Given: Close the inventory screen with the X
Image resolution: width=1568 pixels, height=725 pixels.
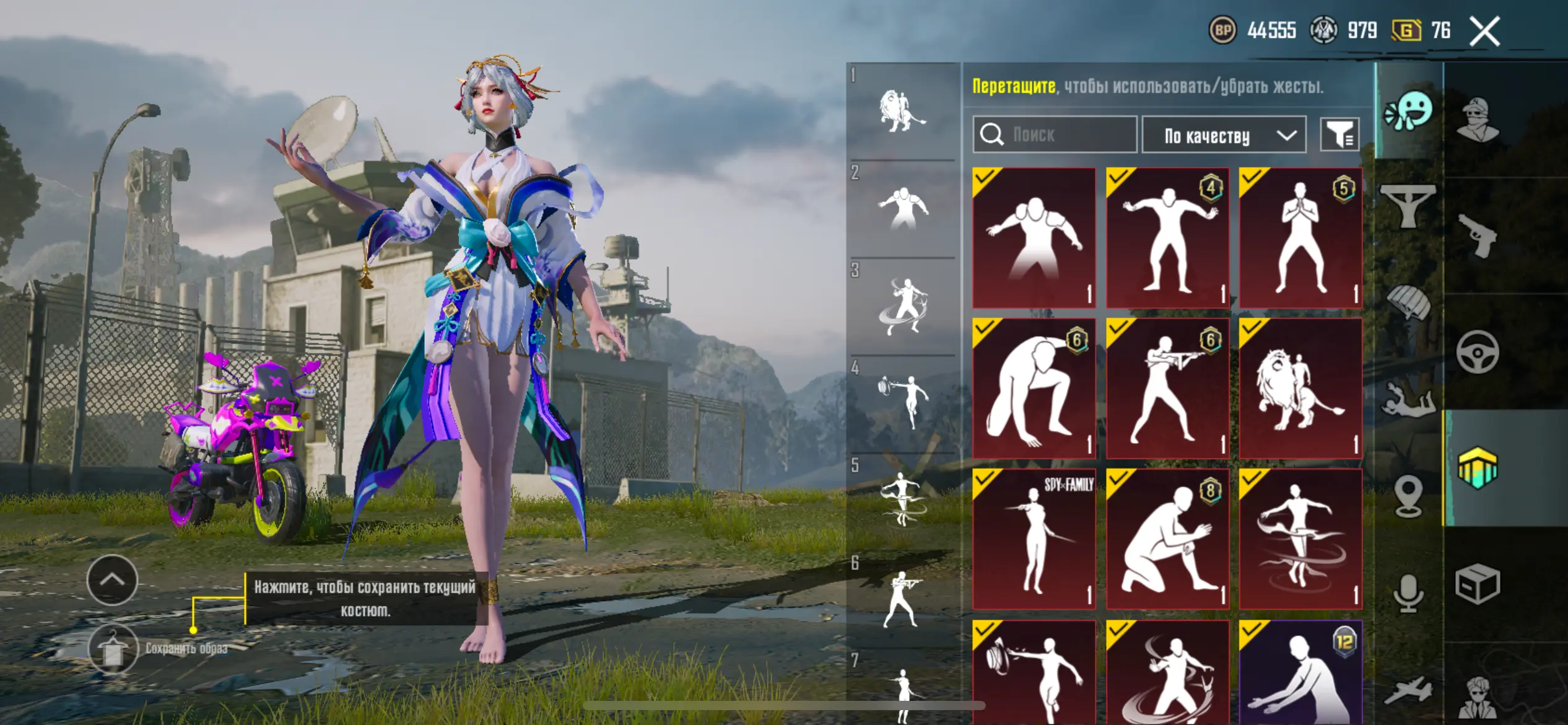Looking at the screenshot, I should tap(1484, 32).
